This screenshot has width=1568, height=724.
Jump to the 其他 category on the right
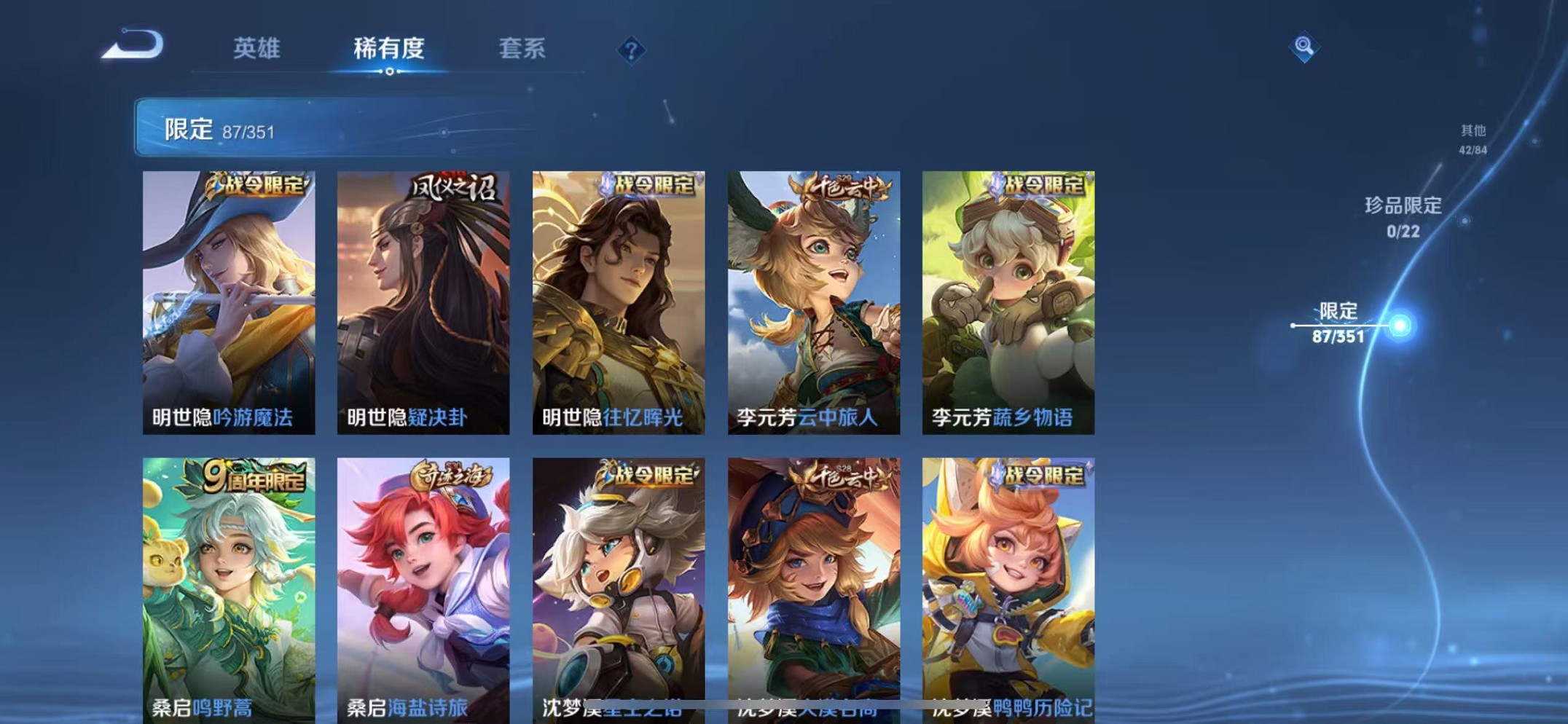pos(1473,140)
